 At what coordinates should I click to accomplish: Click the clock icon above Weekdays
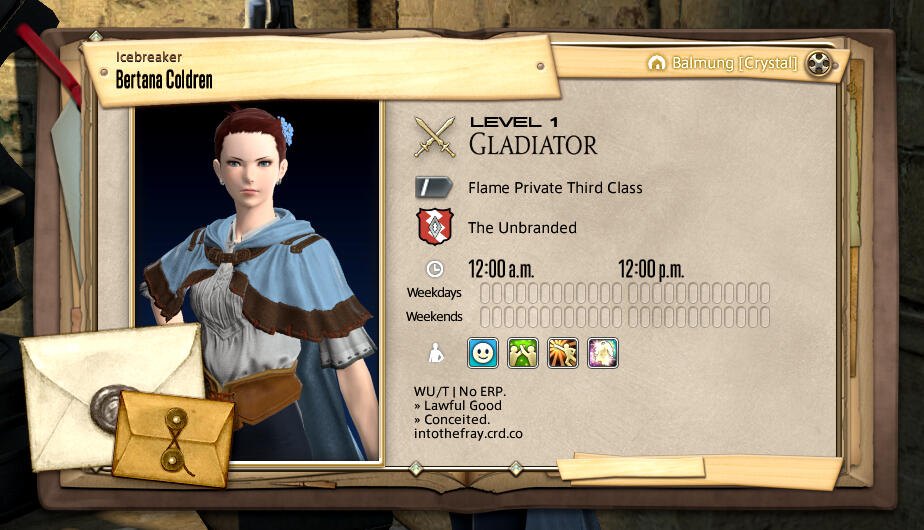[435, 269]
